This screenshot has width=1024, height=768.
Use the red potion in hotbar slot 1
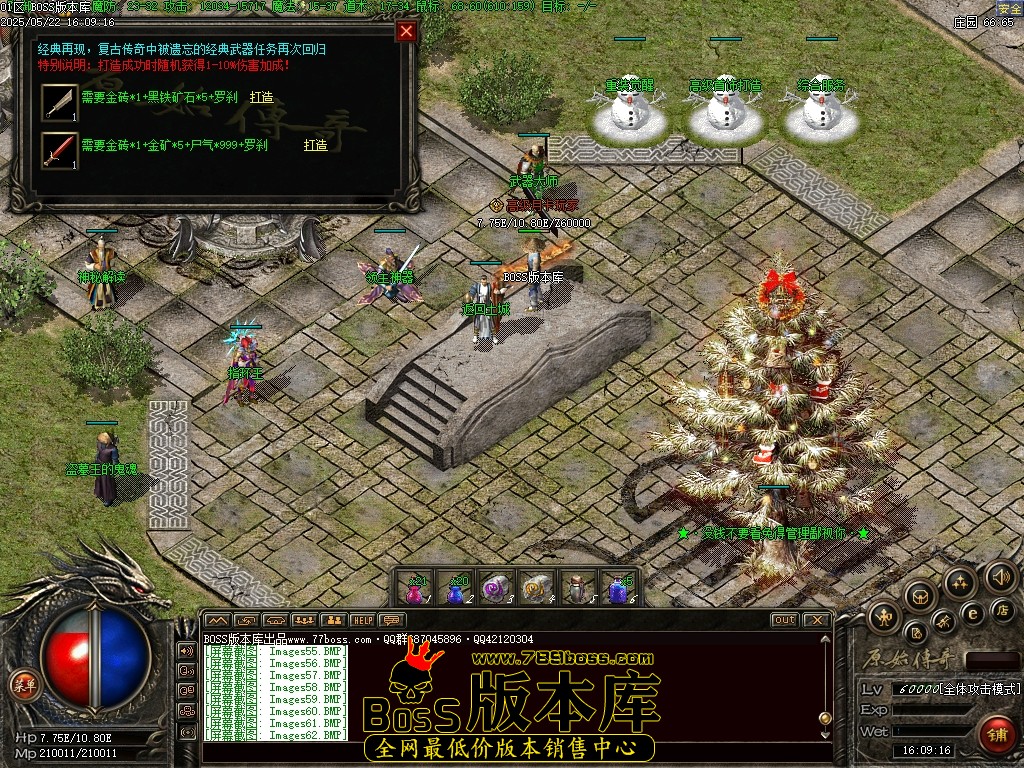[x=415, y=588]
